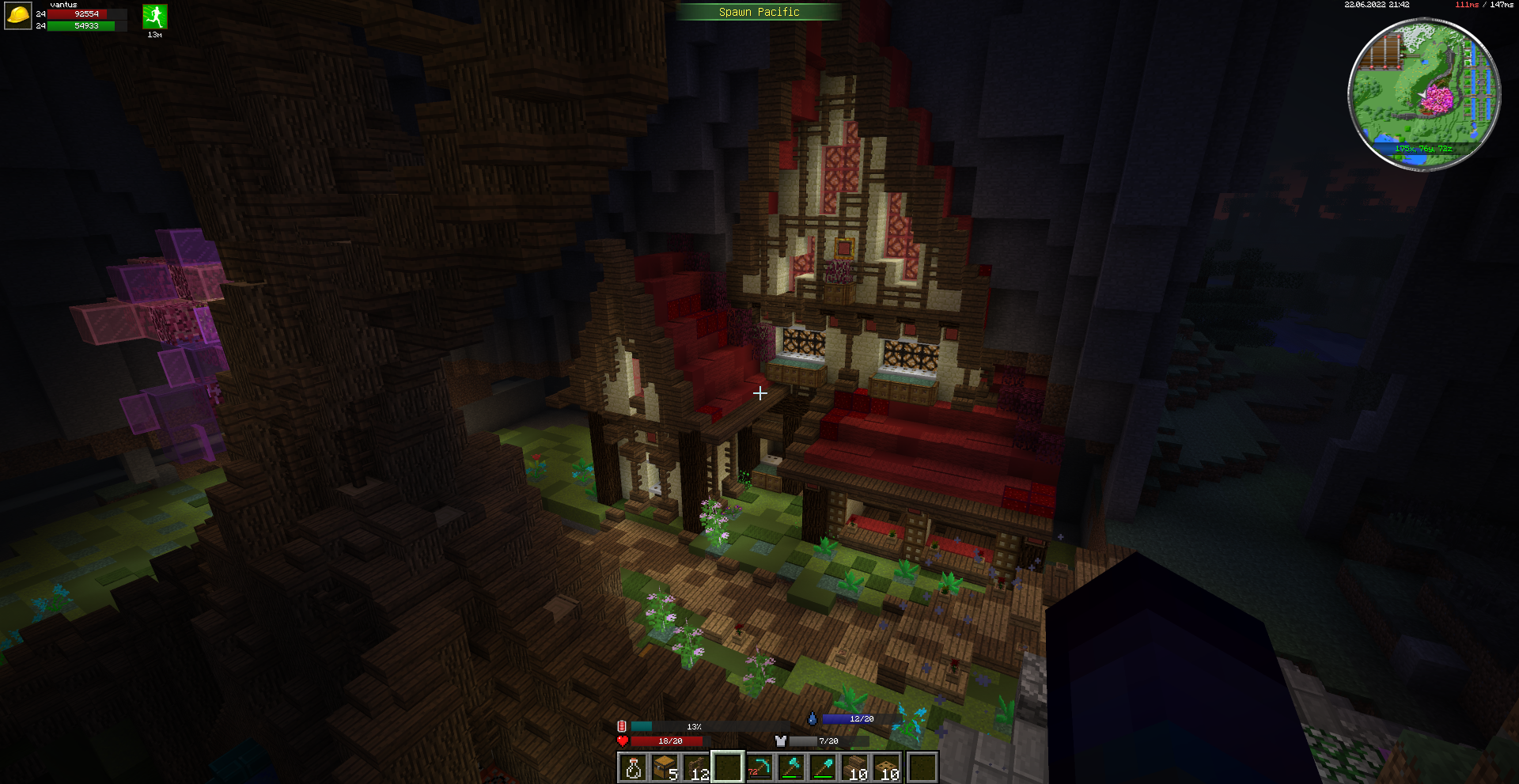Choose the wooden fence gate hotbar slot

tap(697, 767)
